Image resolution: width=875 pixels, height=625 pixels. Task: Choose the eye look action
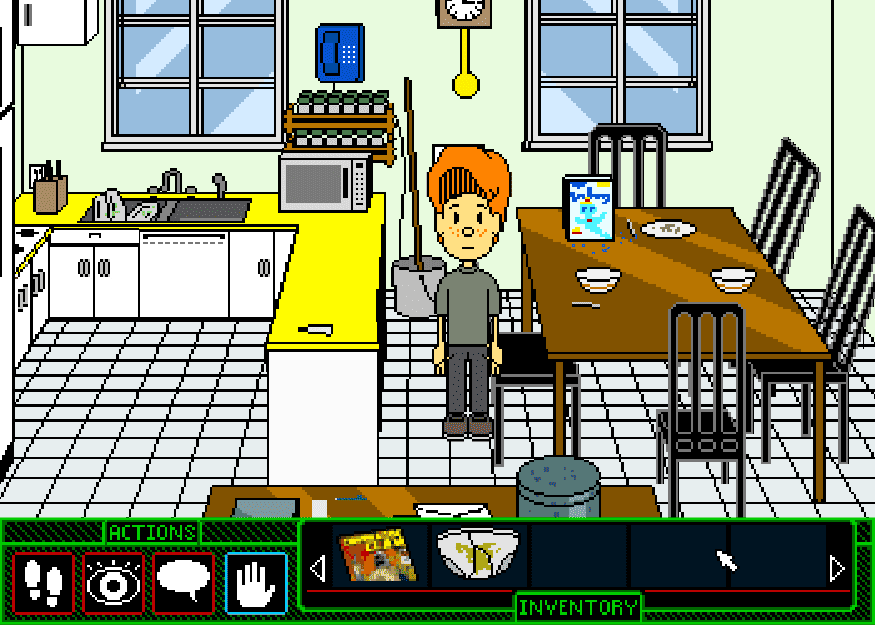[x=113, y=582]
